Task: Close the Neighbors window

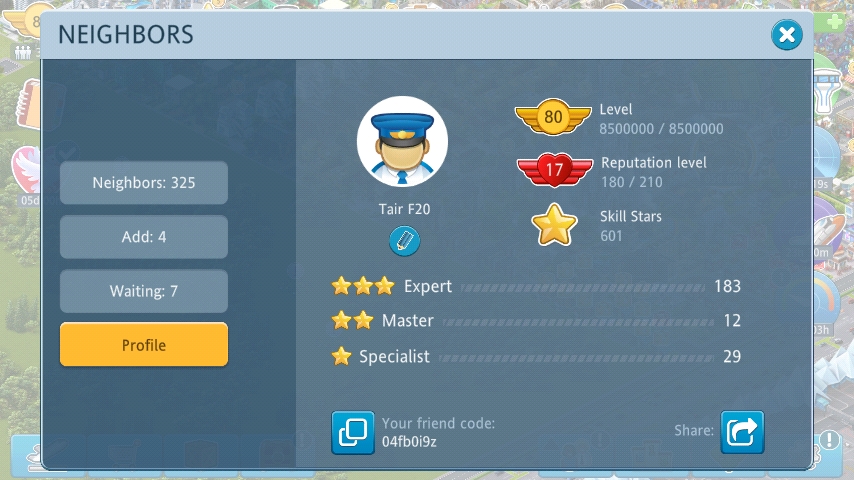Action: 787,36
